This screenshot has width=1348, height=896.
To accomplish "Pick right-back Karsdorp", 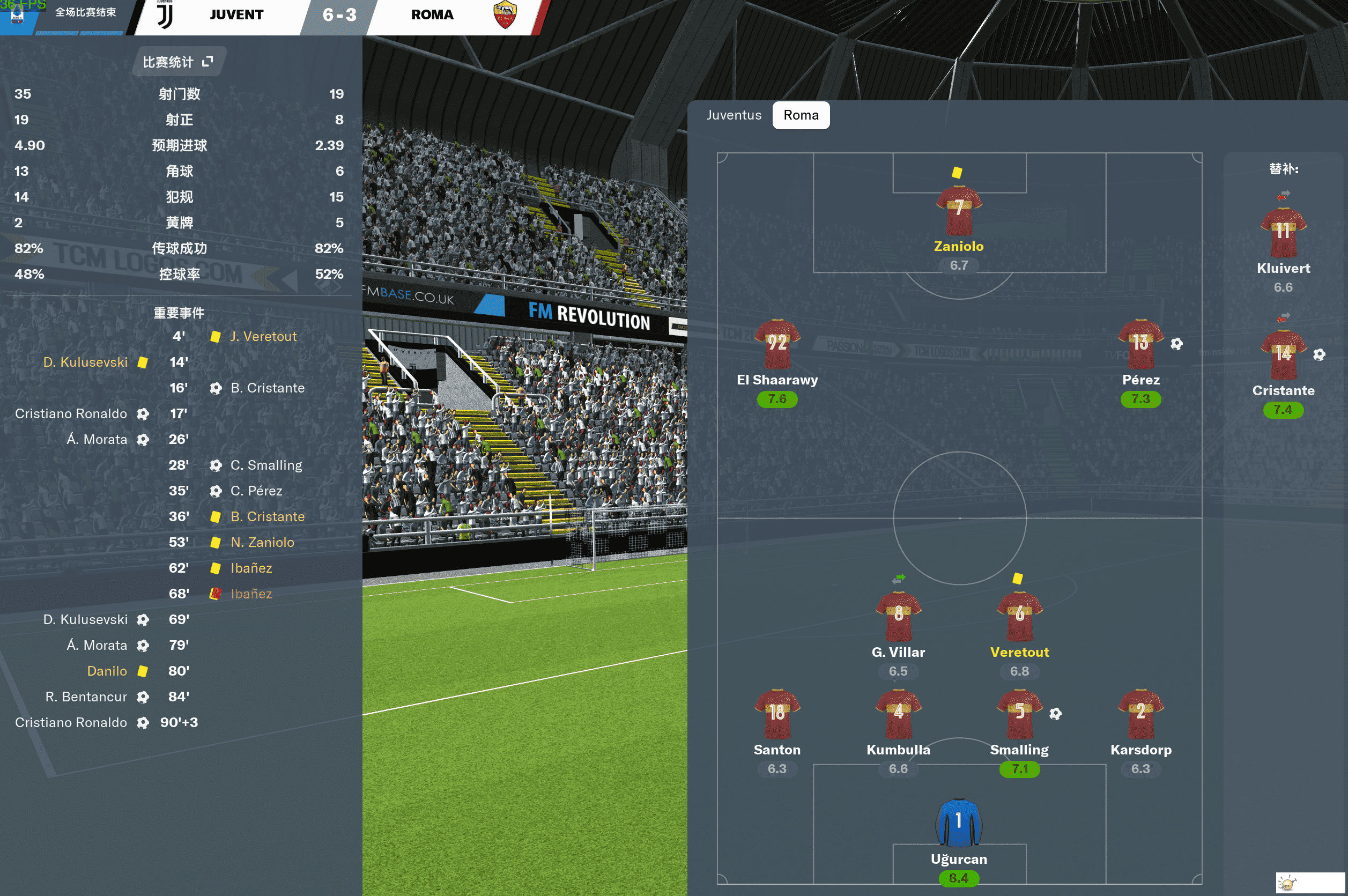I will (1140, 714).
